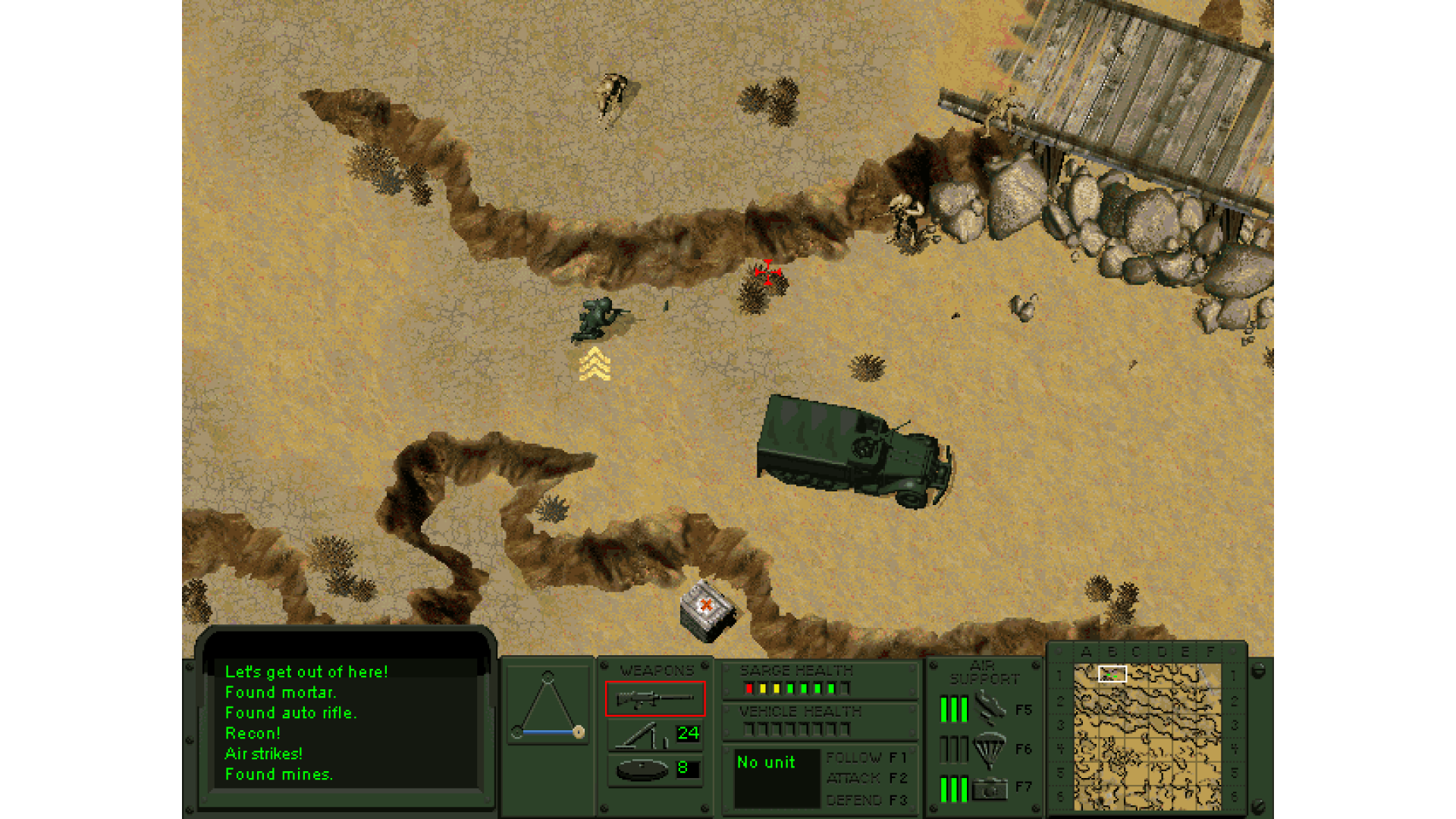Issue the Attack unit command
Viewport: 1456px width, 819px height.
[x=866, y=778]
